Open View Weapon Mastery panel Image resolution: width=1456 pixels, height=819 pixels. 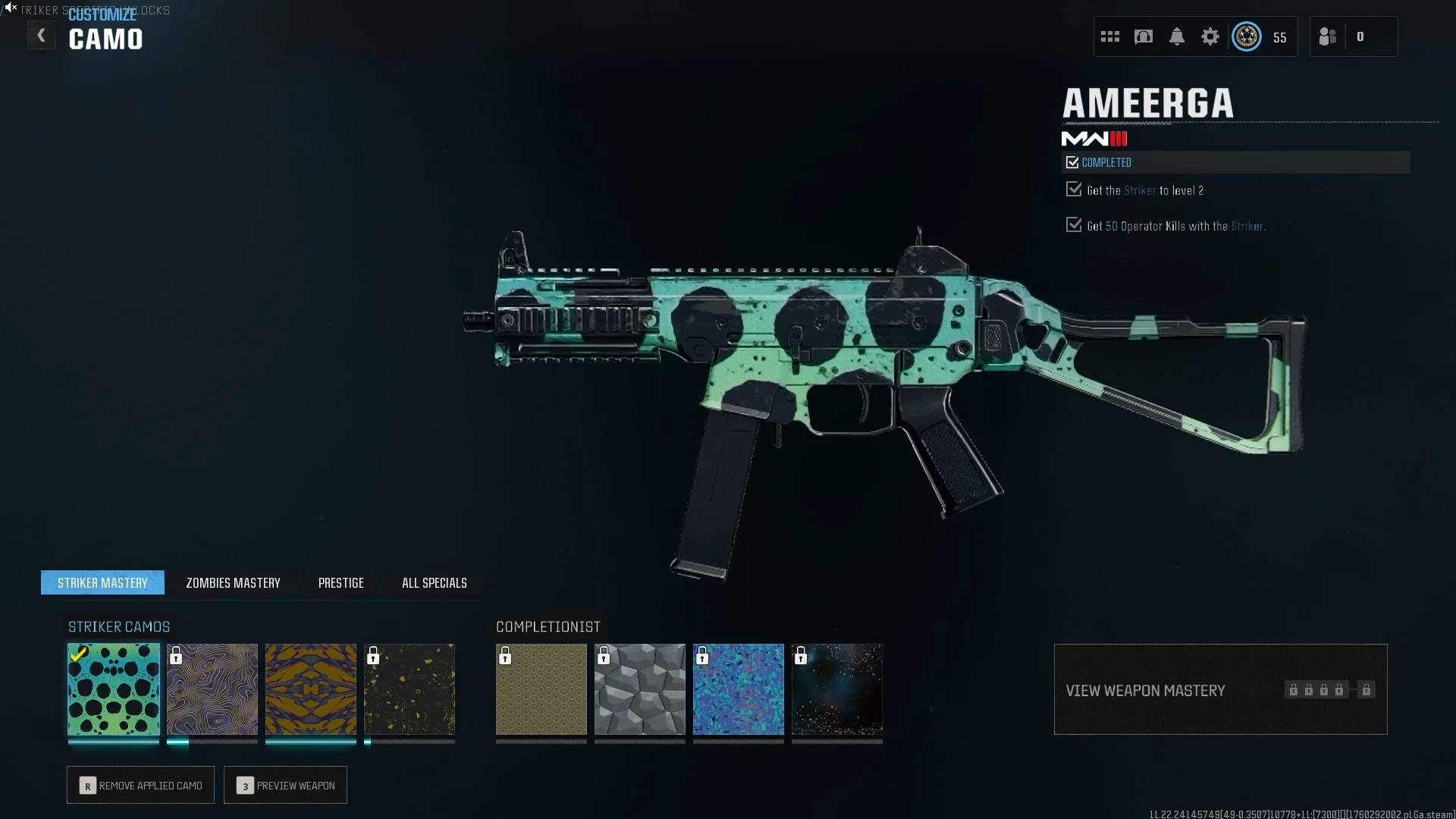tap(1220, 689)
